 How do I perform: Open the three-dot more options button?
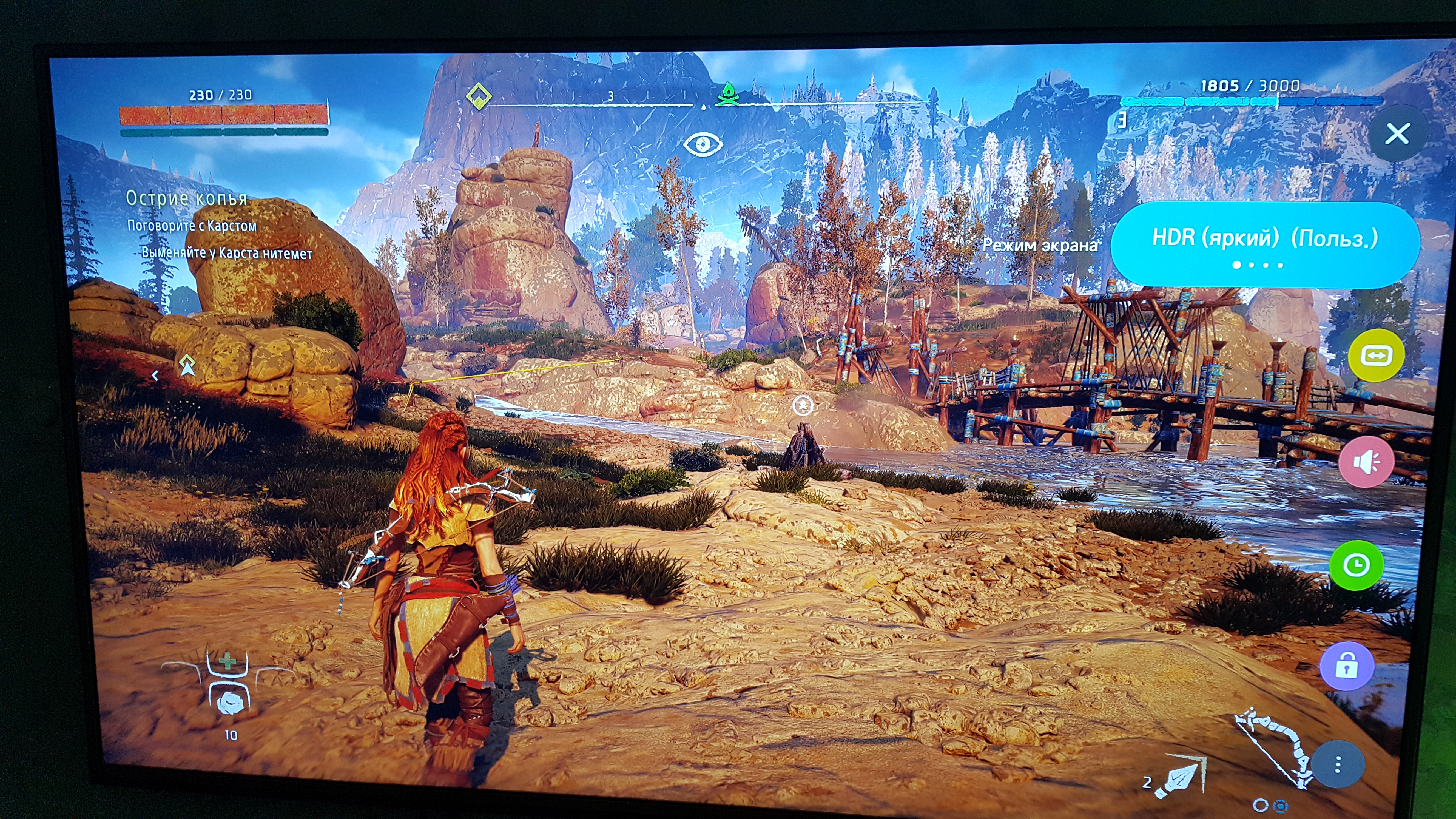1337,765
